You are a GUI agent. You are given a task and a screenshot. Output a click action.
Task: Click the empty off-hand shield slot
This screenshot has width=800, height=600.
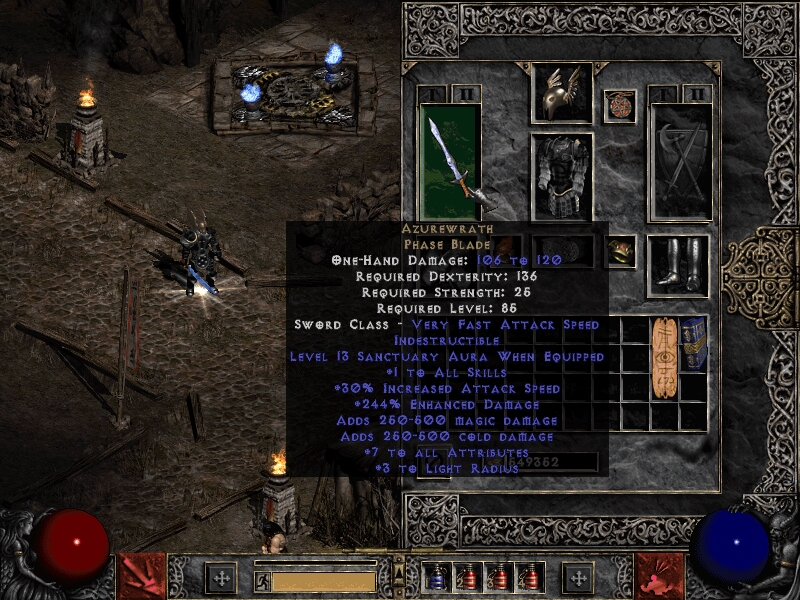tap(681, 160)
